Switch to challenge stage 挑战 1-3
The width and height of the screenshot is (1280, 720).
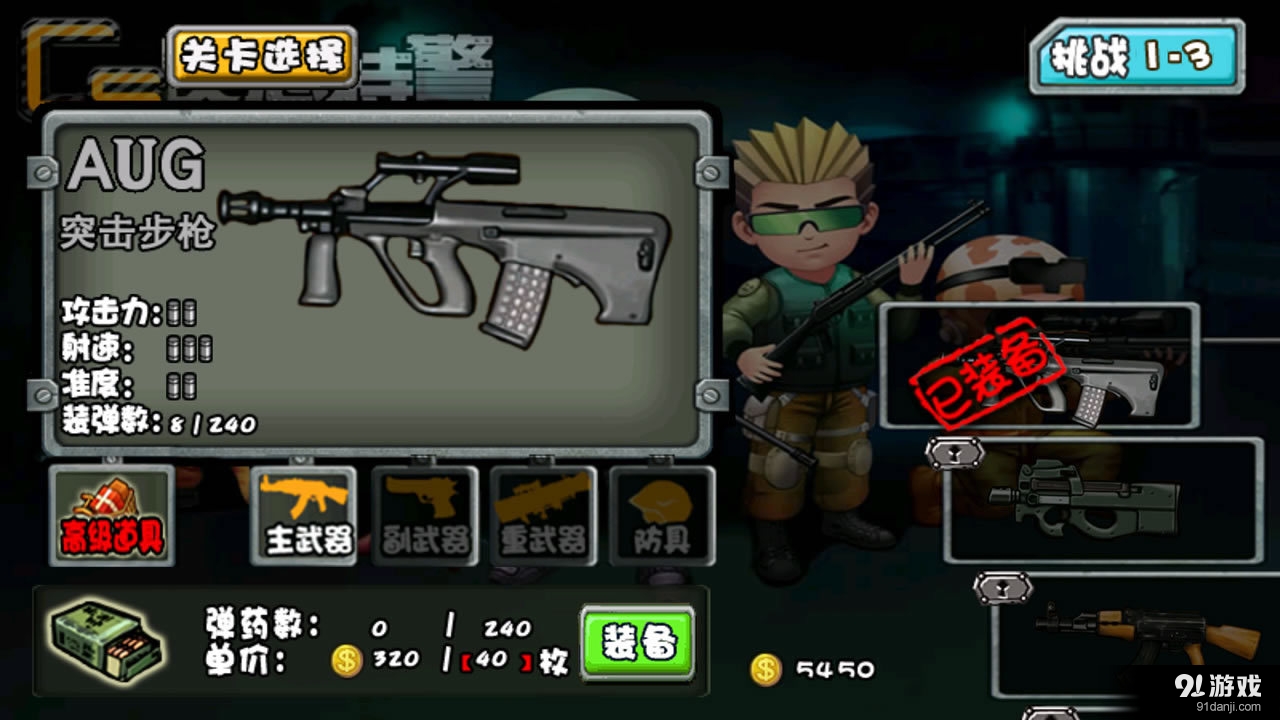(1135, 55)
